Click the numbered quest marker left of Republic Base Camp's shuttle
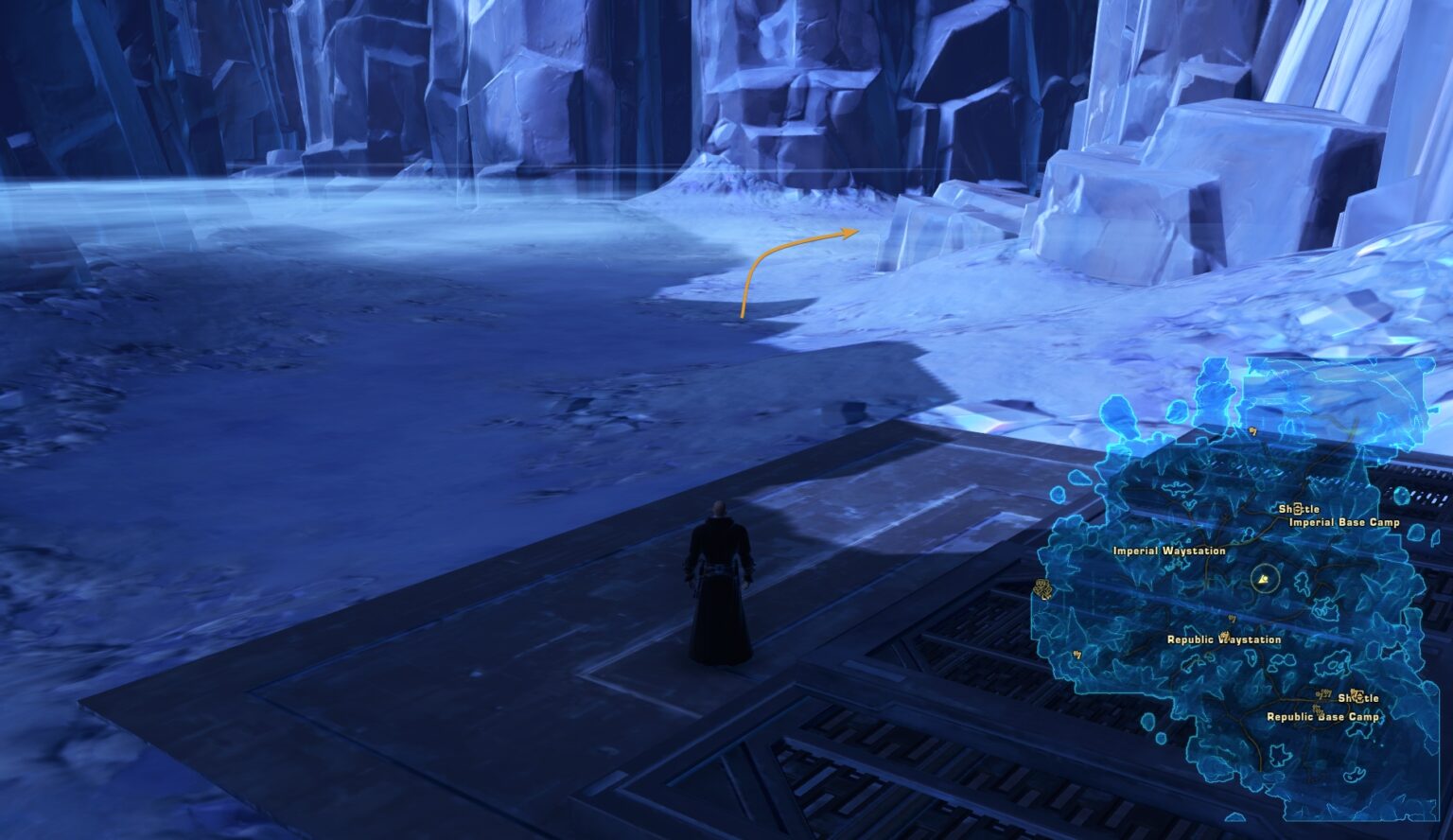The width and height of the screenshot is (1453, 840). 1323,692
